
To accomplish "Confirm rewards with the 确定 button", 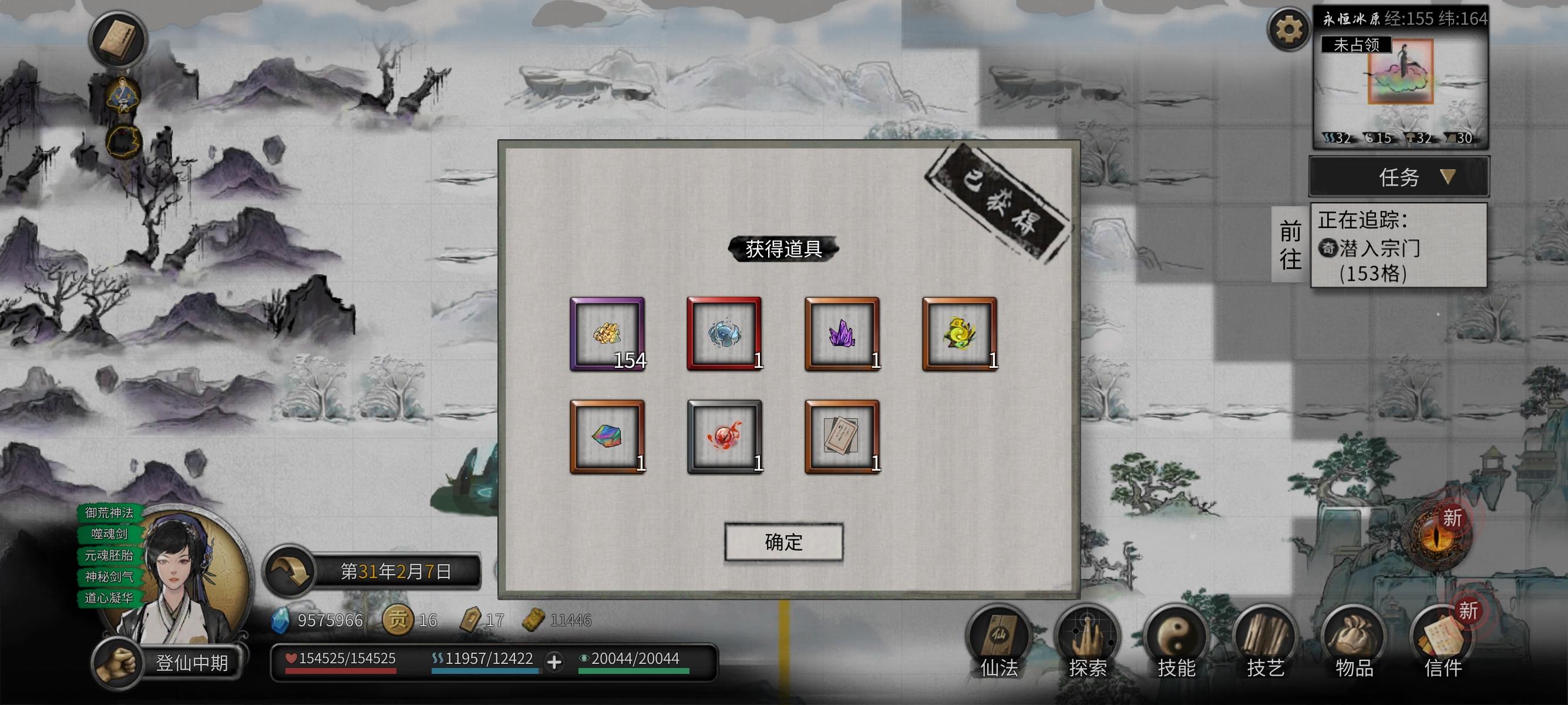I will [784, 543].
